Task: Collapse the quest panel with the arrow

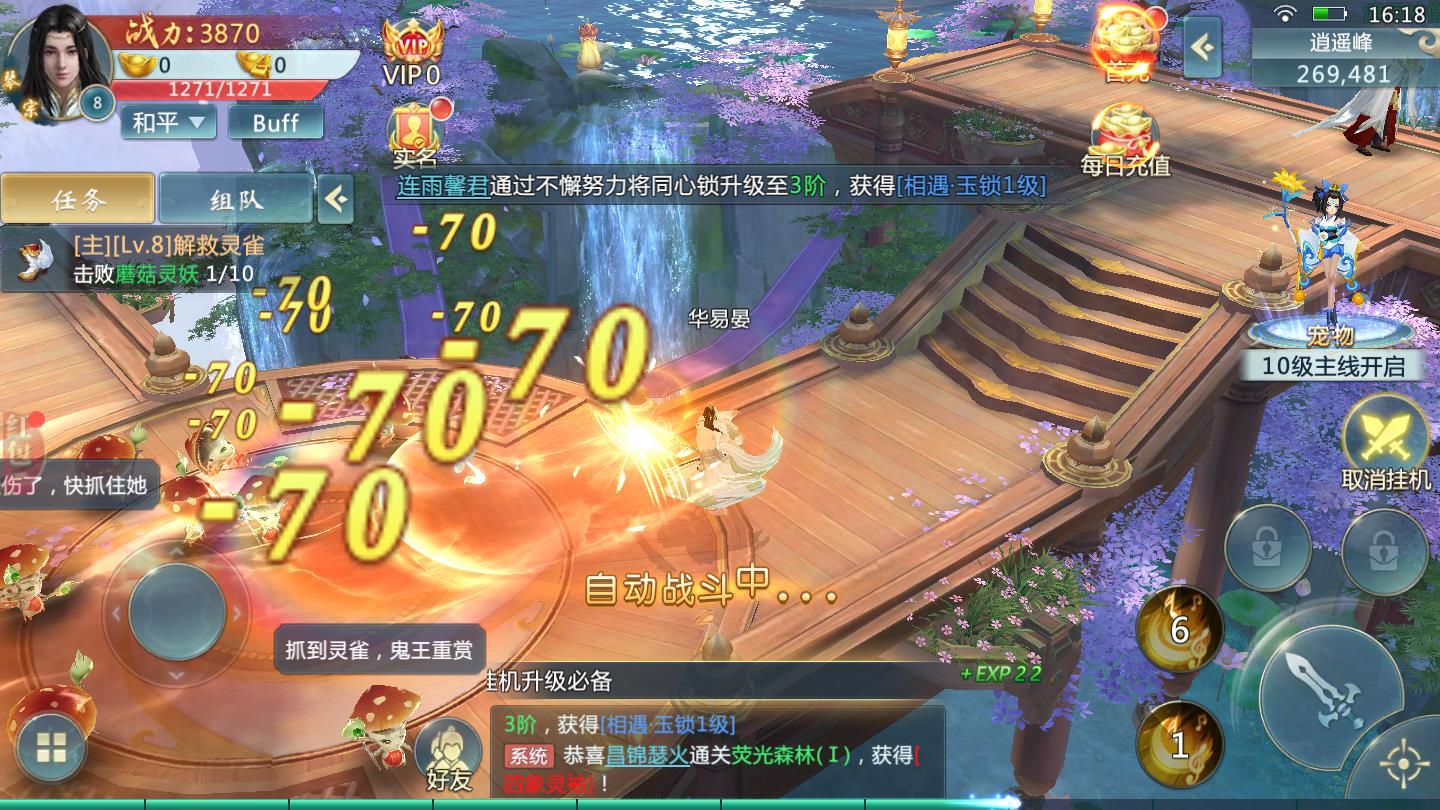Action: pos(337,200)
